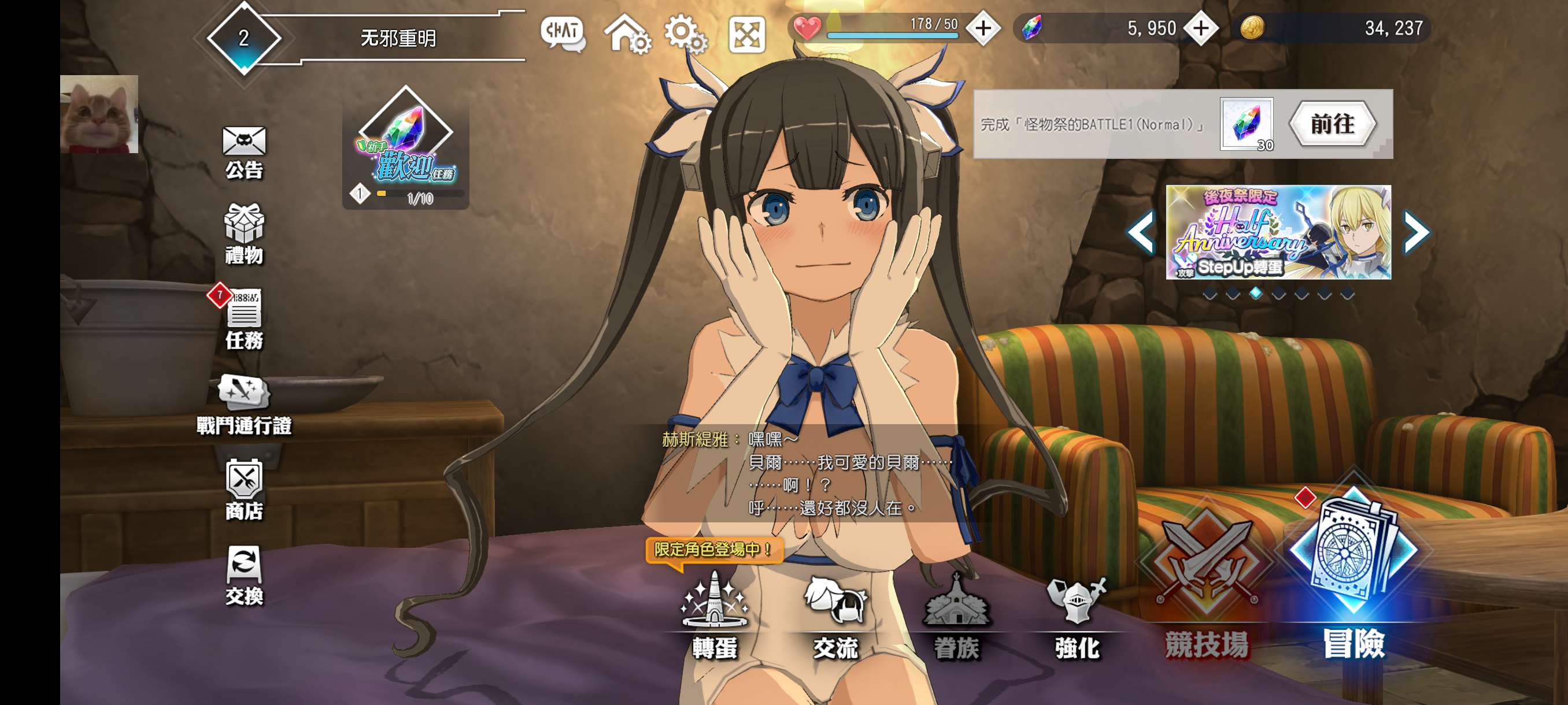Open the 轉蛋 gacha menu
Viewport: 1568px width, 705px height.
(x=715, y=615)
